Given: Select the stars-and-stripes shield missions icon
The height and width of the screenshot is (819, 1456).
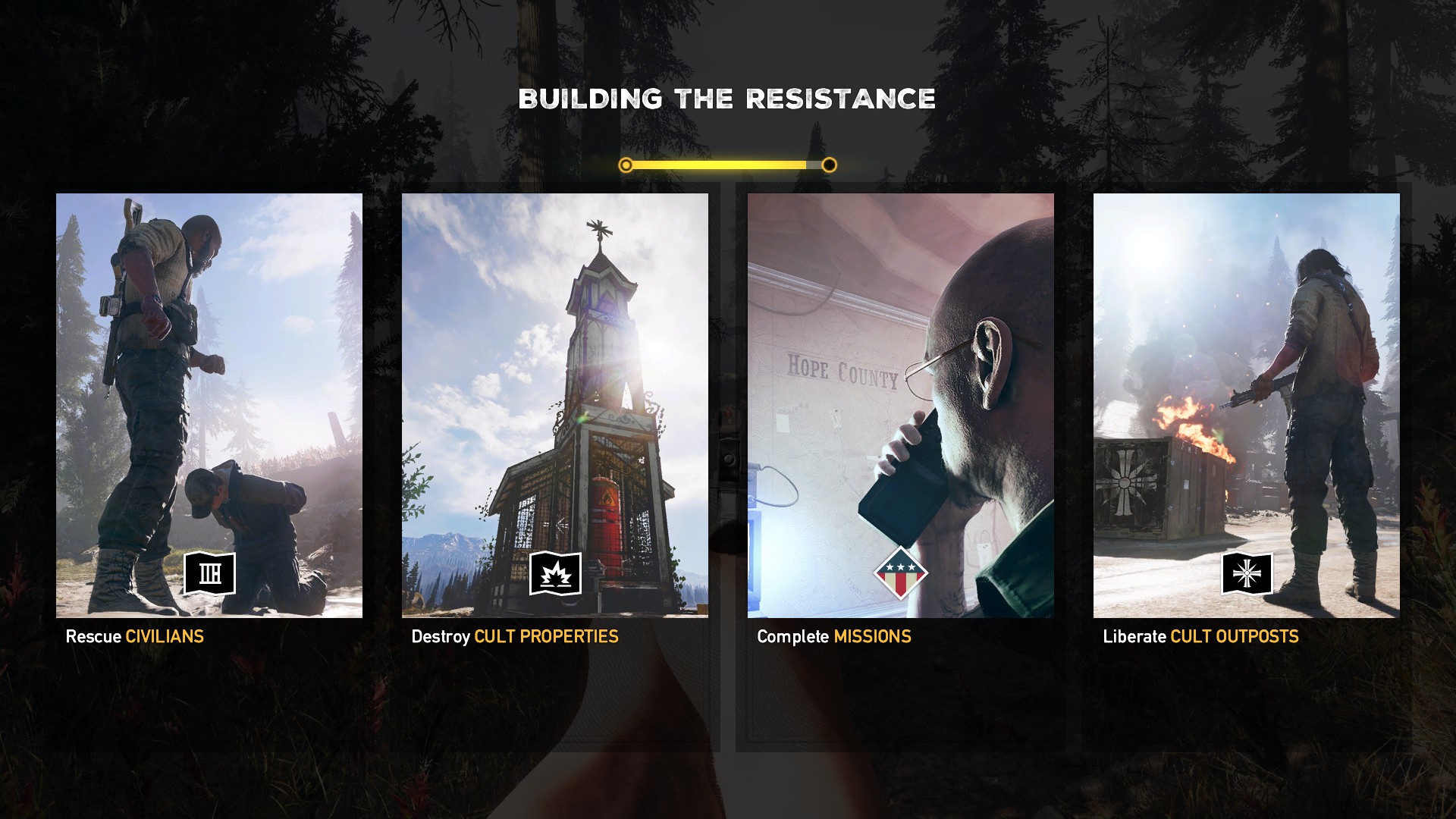Looking at the screenshot, I should [x=900, y=573].
